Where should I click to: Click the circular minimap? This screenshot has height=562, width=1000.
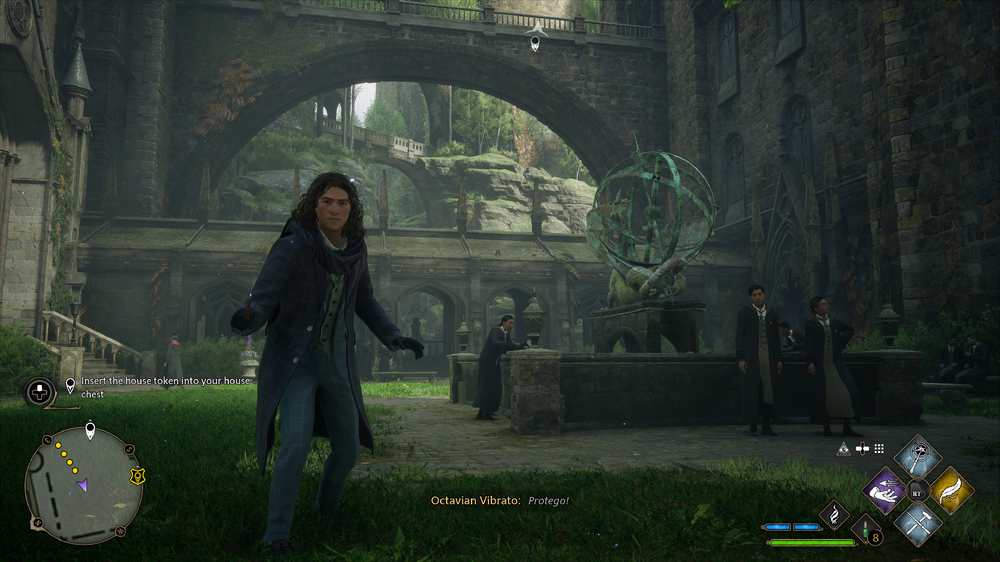tap(83, 485)
